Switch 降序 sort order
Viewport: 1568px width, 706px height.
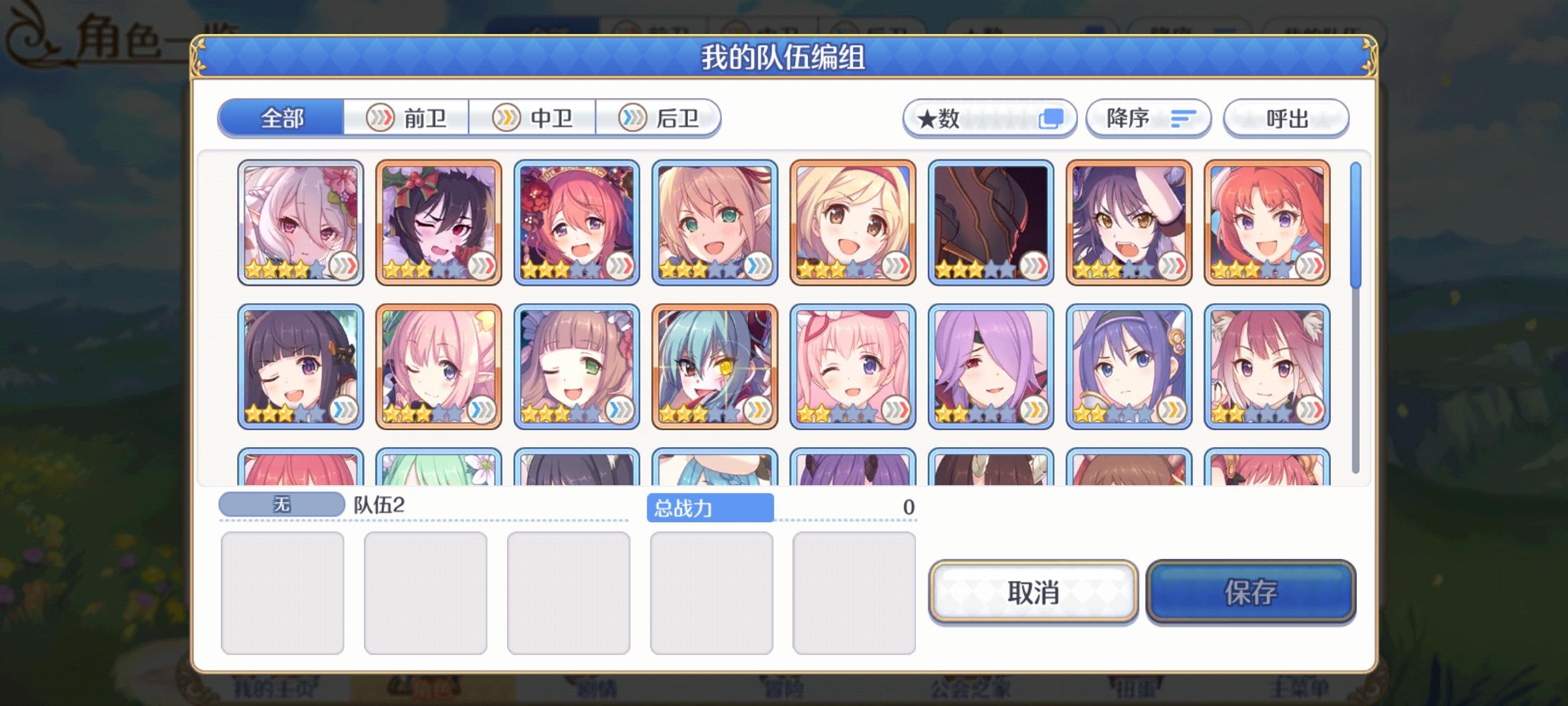1149,118
